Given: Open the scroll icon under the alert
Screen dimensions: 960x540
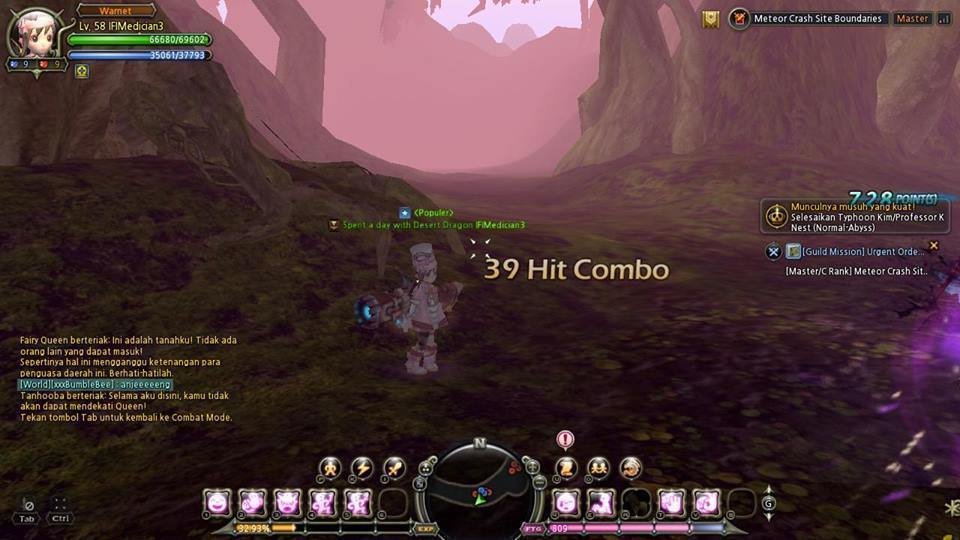Looking at the screenshot, I should click(x=566, y=467).
